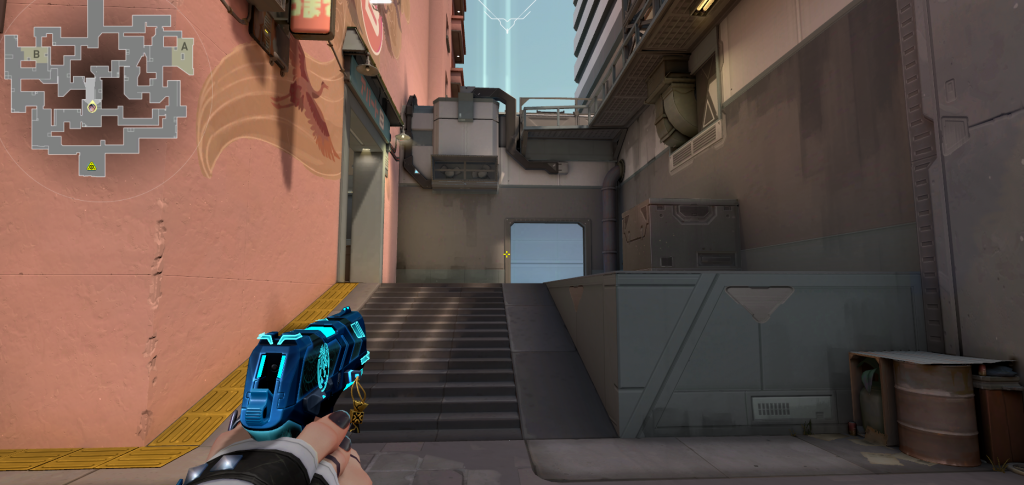Click the player agent icon on the minimap
The width and height of the screenshot is (1024, 485).
coord(92,105)
